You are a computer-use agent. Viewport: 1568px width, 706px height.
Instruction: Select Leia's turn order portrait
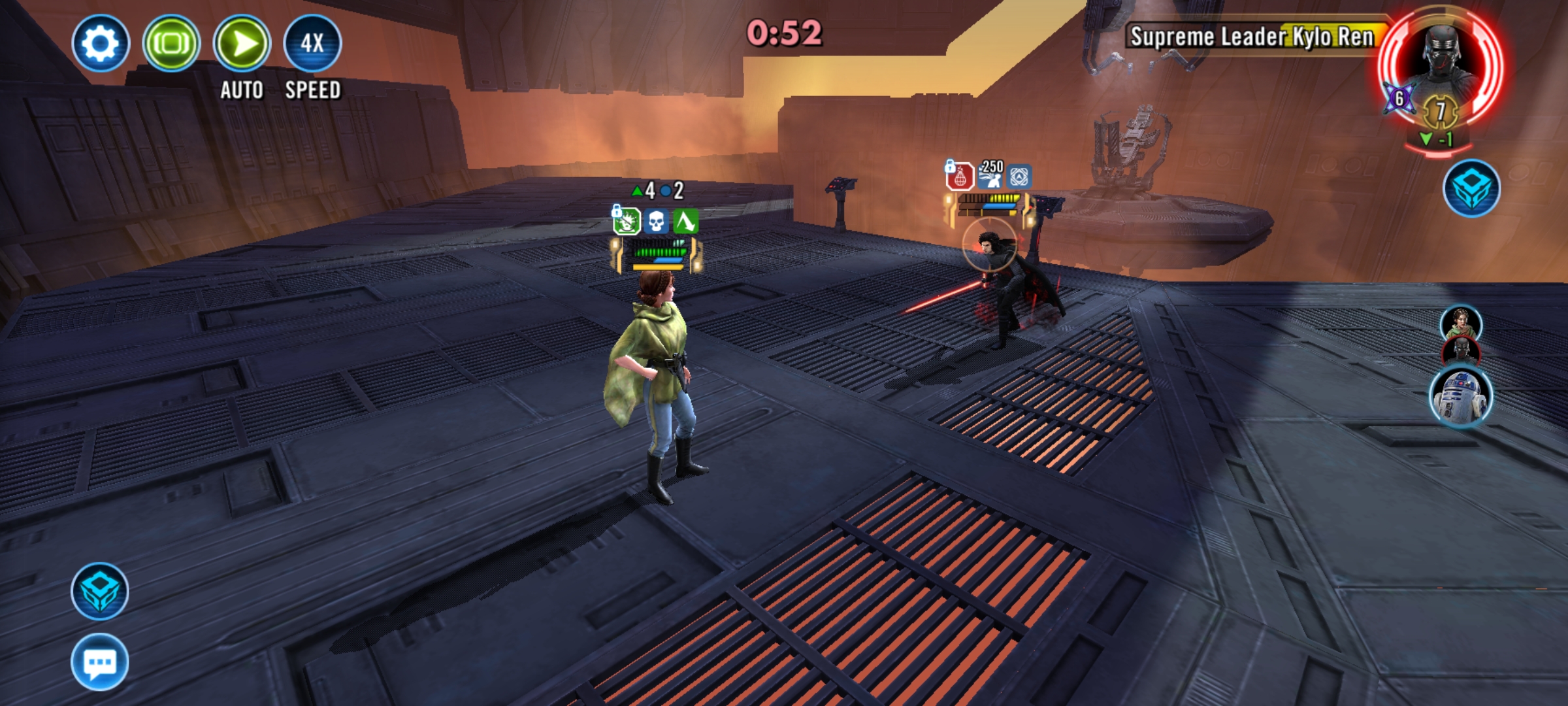coord(1461,323)
